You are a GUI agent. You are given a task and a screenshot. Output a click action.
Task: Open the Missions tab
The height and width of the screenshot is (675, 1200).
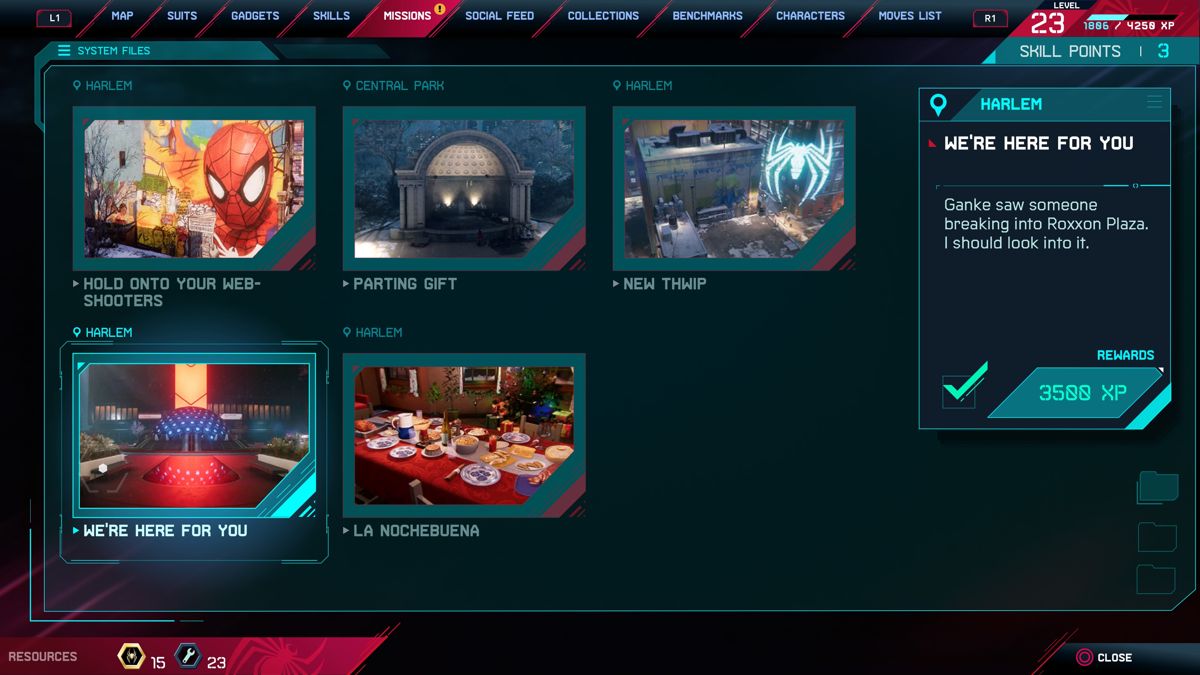tap(407, 16)
